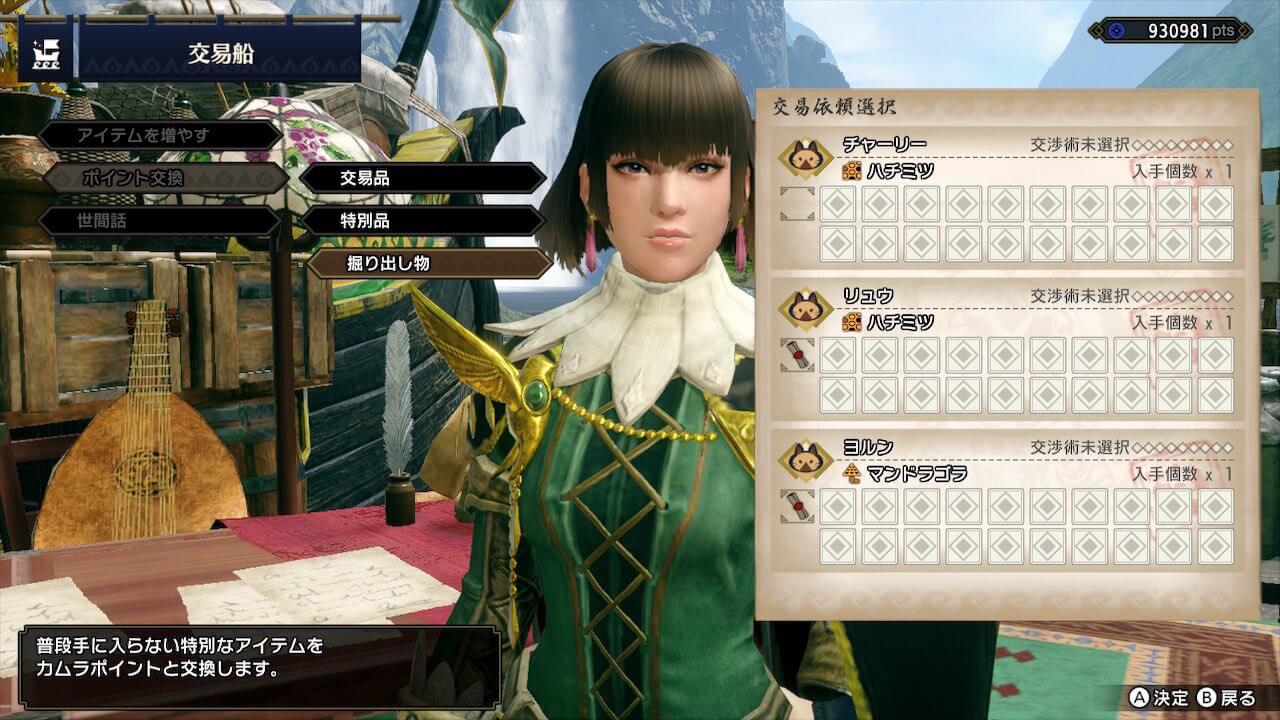Image resolution: width=1280 pixels, height=720 pixels.
Task: Choose 掘り出し物 bargain option
Action: point(430,264)
